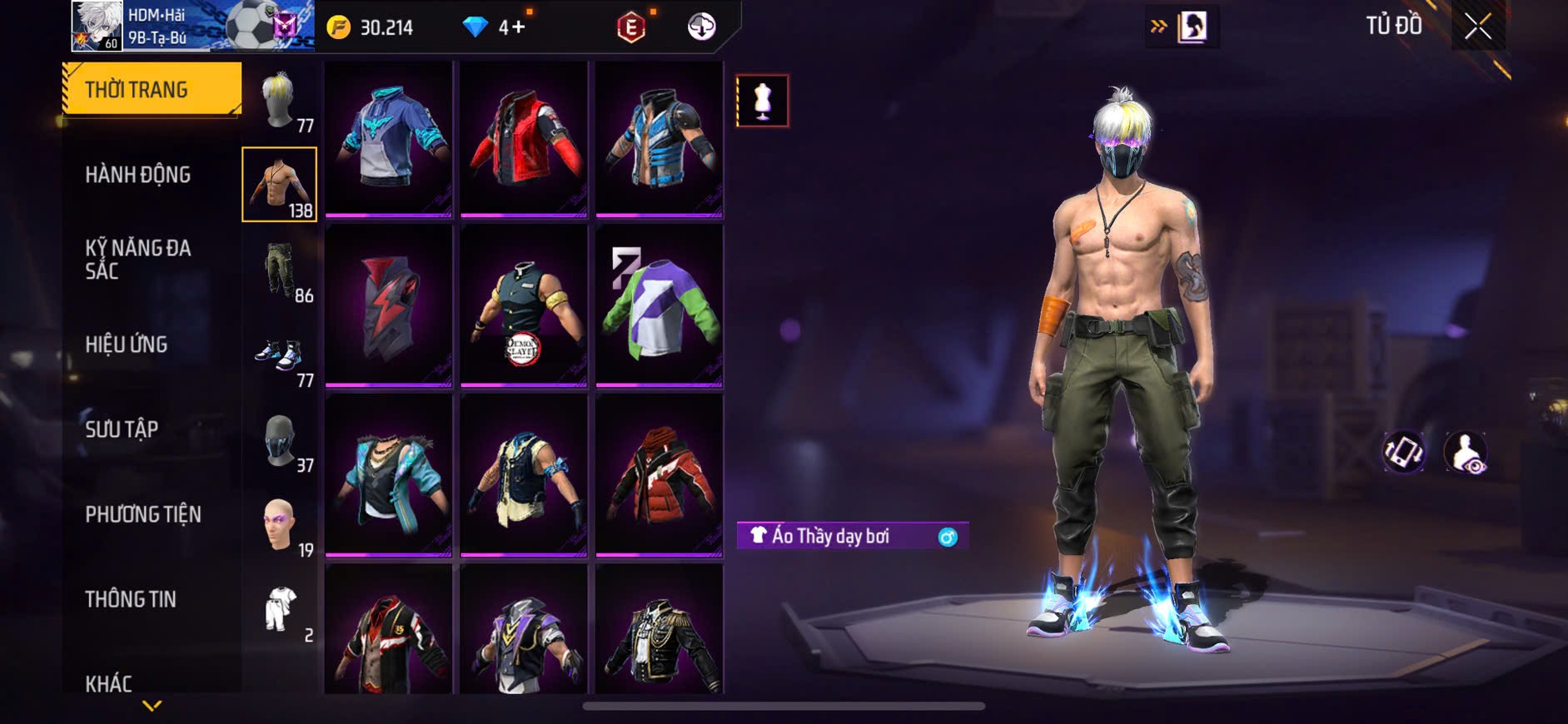Open the player profile avatar
The height and width of the screenshot is (724, 1568).
(x=97, y=27)
